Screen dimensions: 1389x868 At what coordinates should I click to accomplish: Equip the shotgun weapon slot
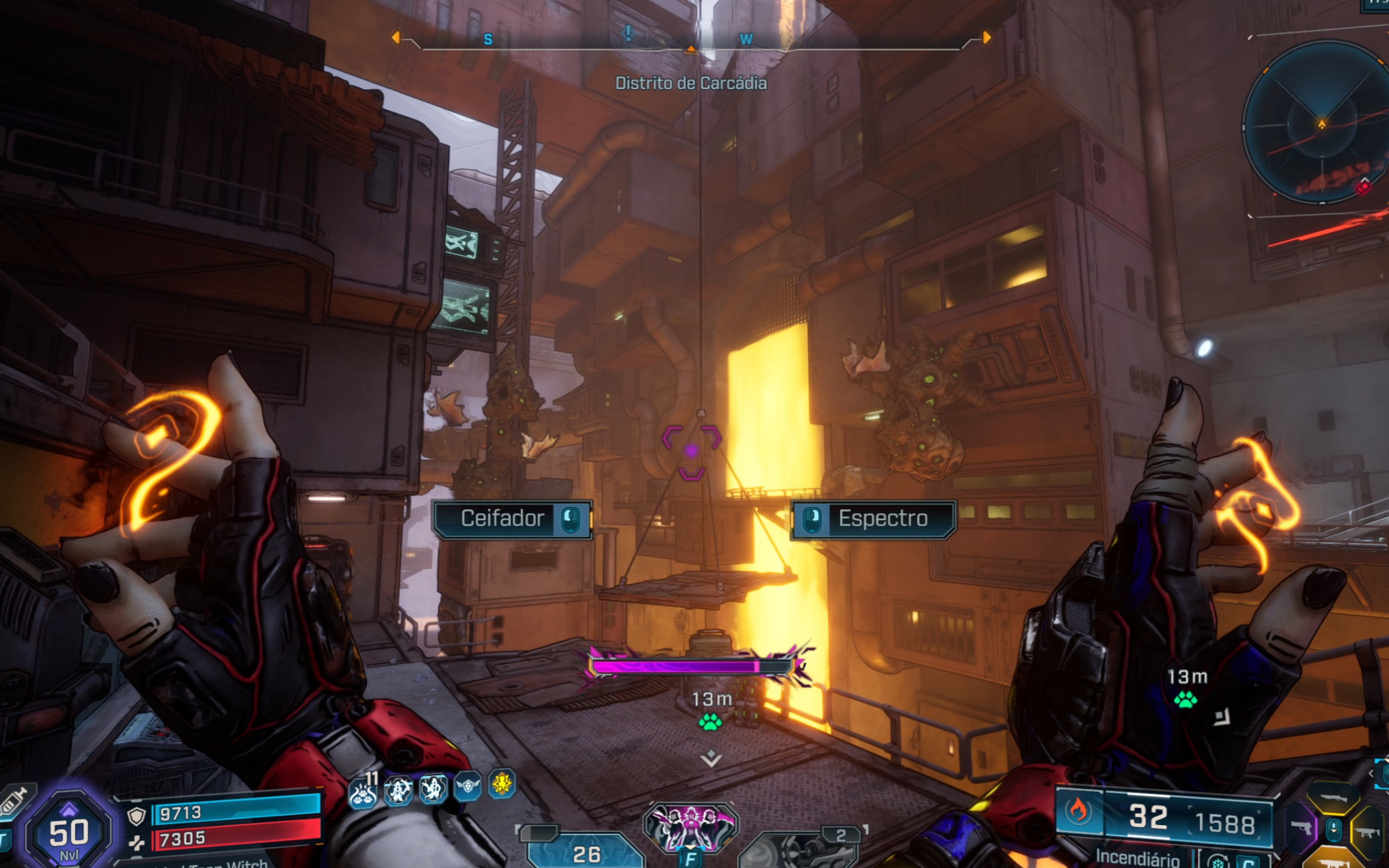click(x=1334, y=798)
